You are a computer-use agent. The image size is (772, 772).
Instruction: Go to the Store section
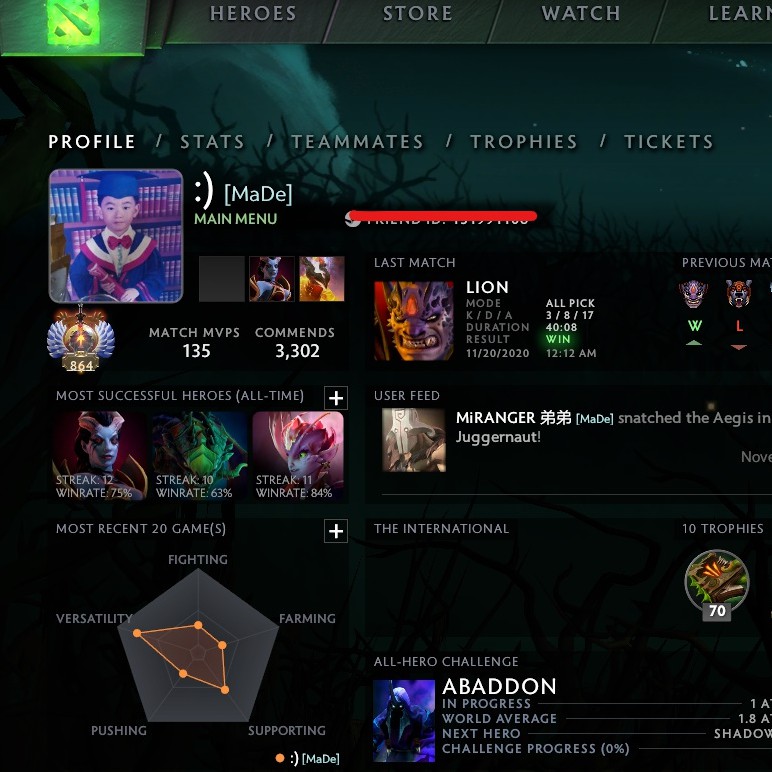point(417,14)
